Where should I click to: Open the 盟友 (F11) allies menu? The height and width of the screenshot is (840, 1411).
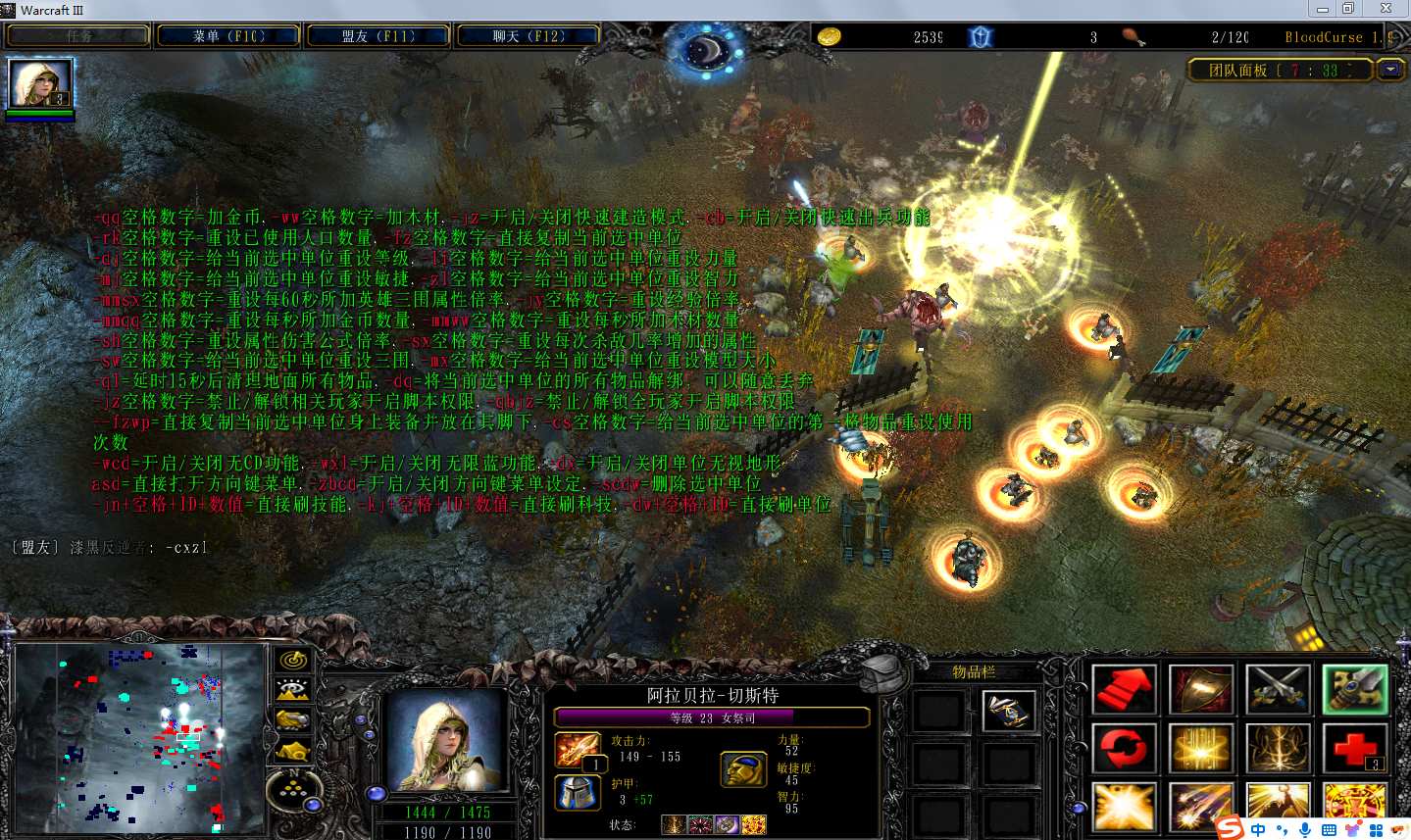pyautogui.click(x=378, y=36)
